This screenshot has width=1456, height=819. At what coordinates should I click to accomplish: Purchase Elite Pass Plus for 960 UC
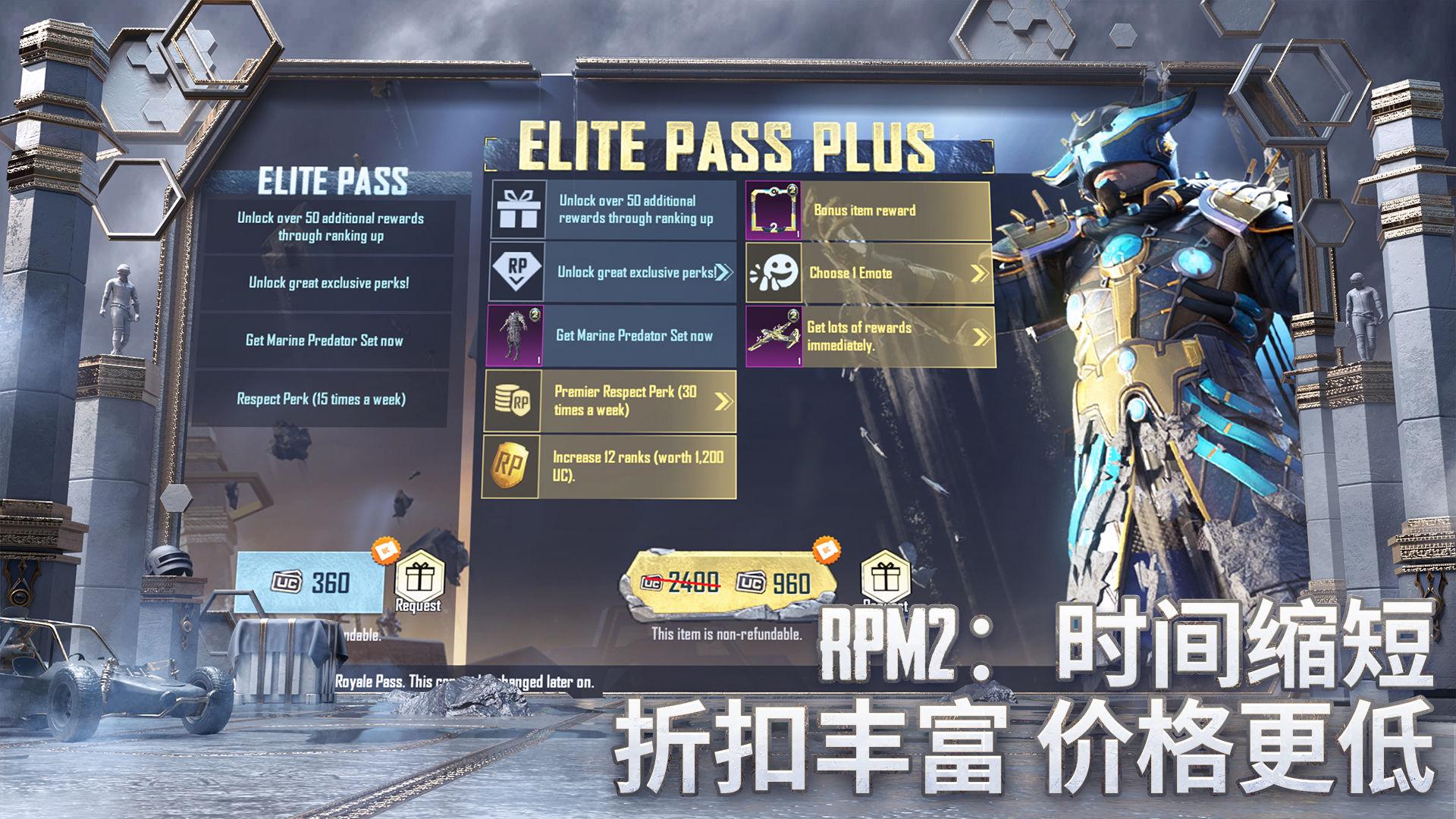728,582
